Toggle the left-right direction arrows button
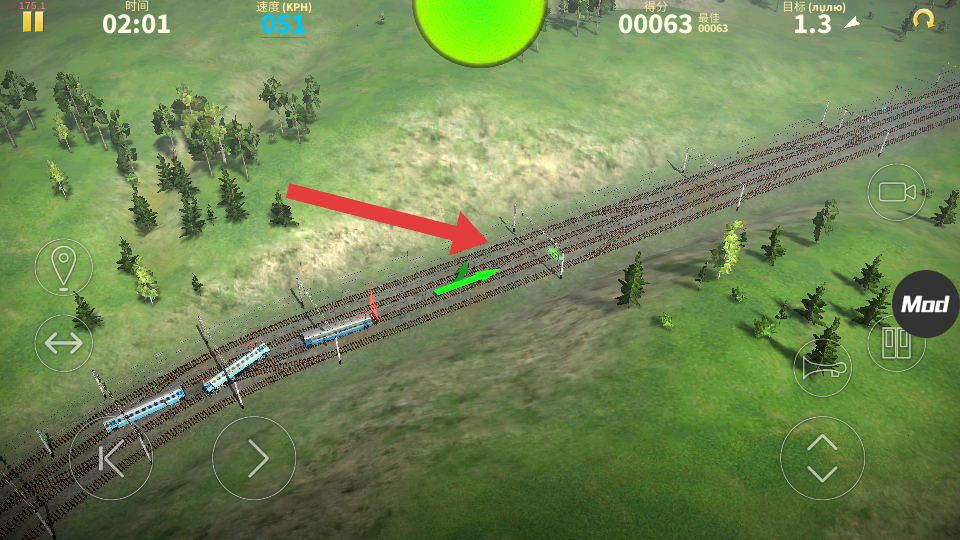The height and width of the screenshot is (540, 960). tap(64, 343)
